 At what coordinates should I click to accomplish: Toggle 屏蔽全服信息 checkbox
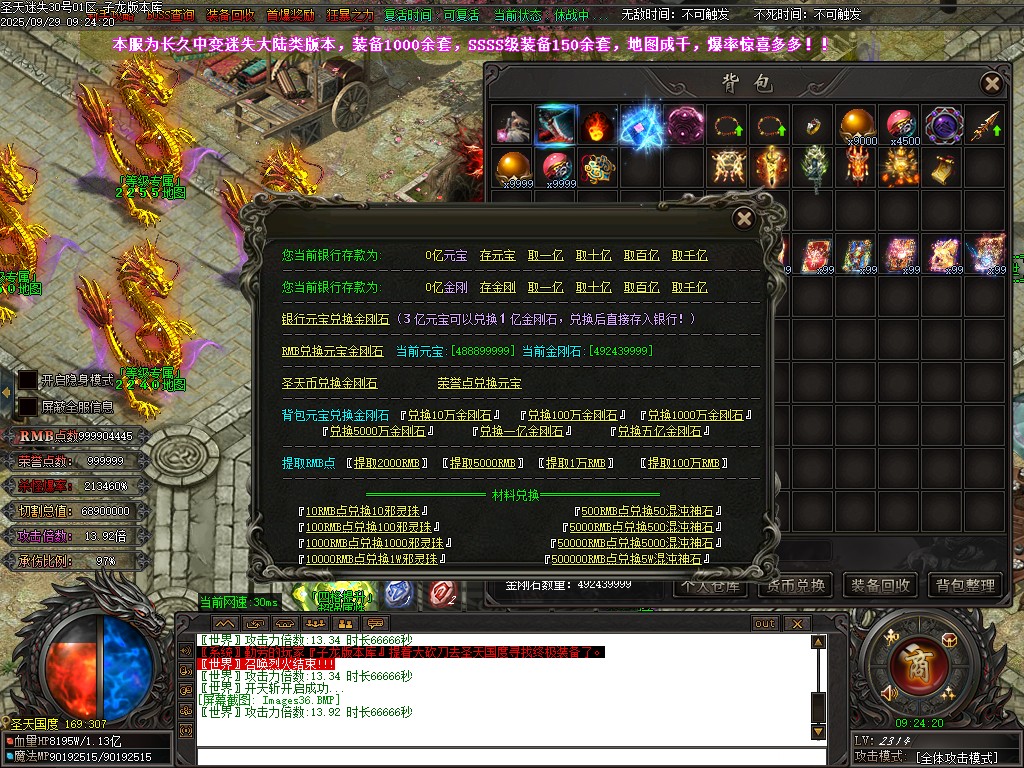(29, 406)
